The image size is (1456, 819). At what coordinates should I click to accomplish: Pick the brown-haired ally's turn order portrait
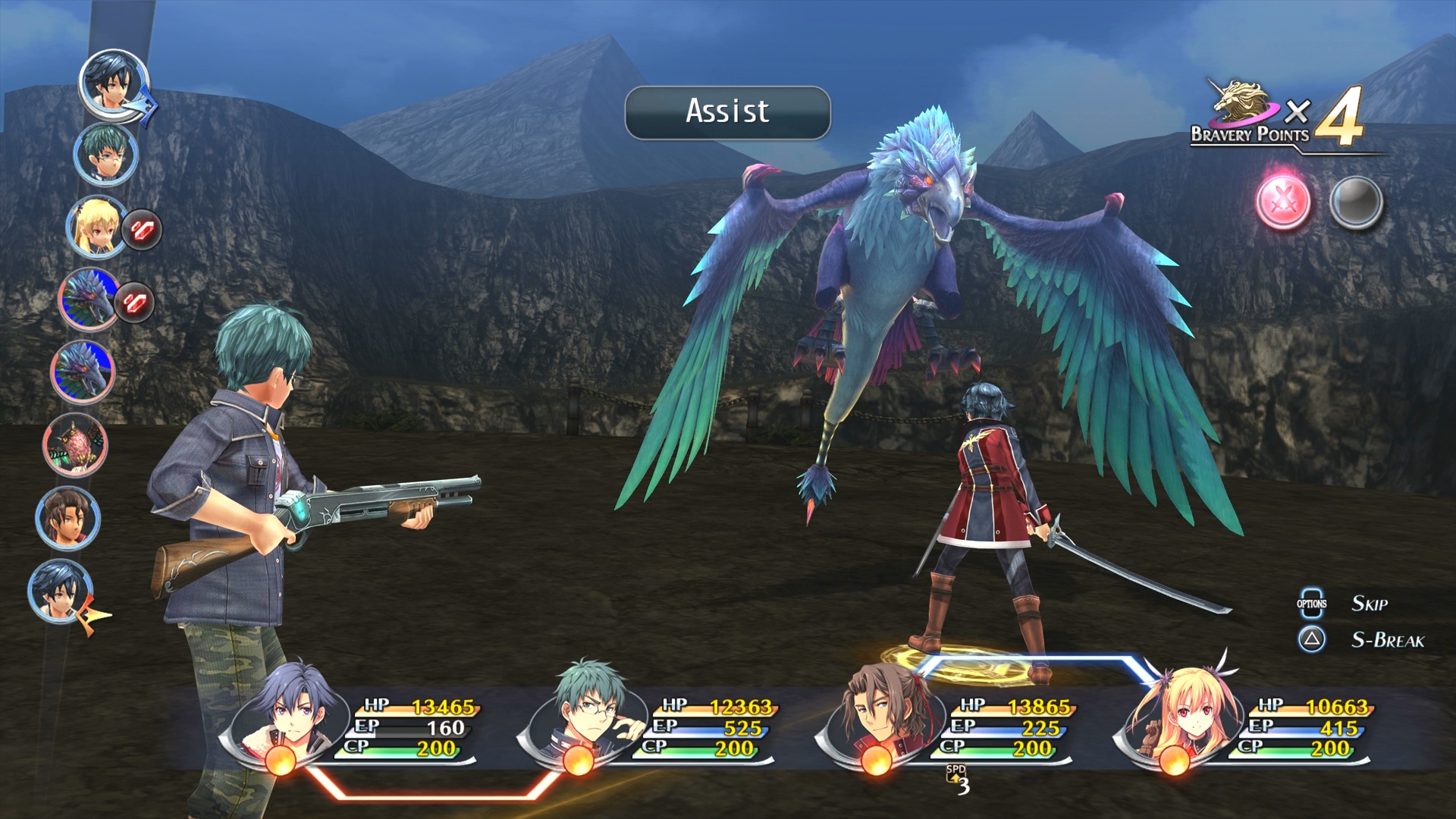(x=67, y=519)
